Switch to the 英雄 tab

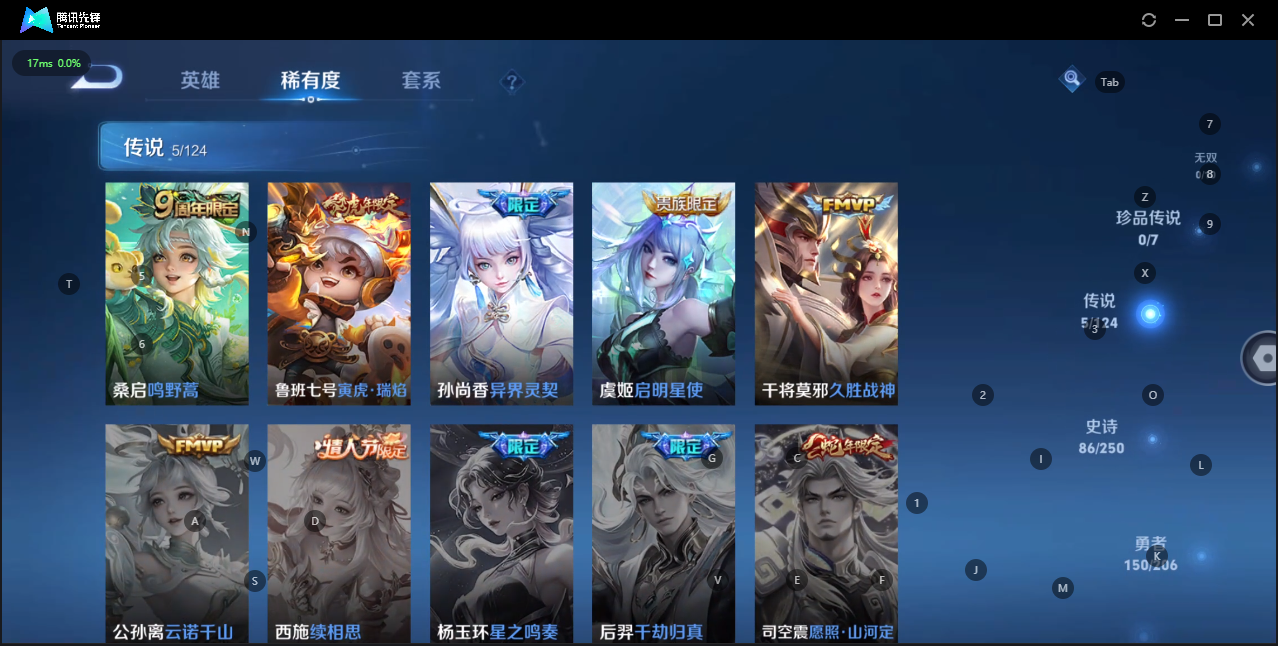[x=200, y=81]
